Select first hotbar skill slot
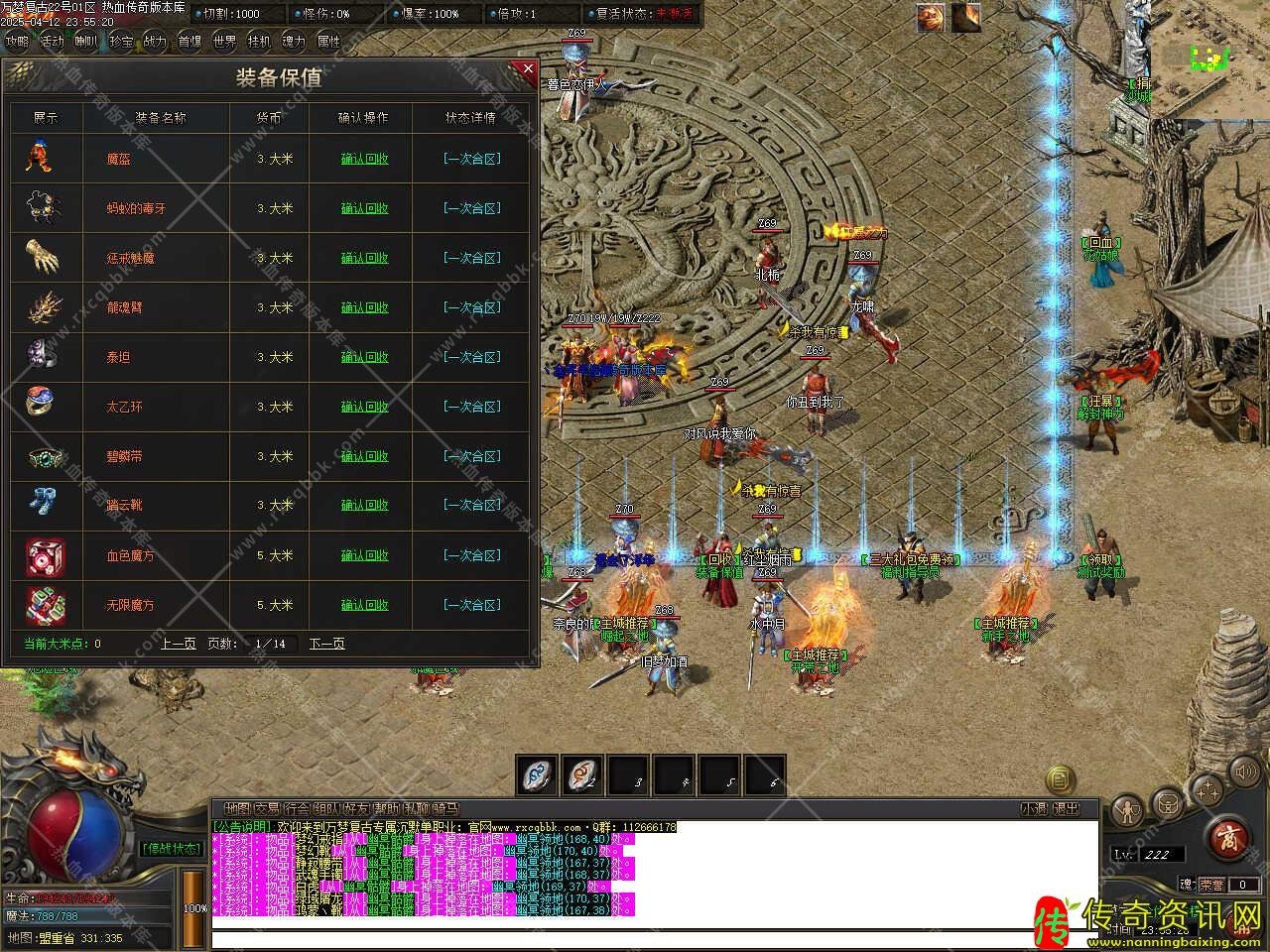Screen dimensions: 1270x952 (537, 775)
